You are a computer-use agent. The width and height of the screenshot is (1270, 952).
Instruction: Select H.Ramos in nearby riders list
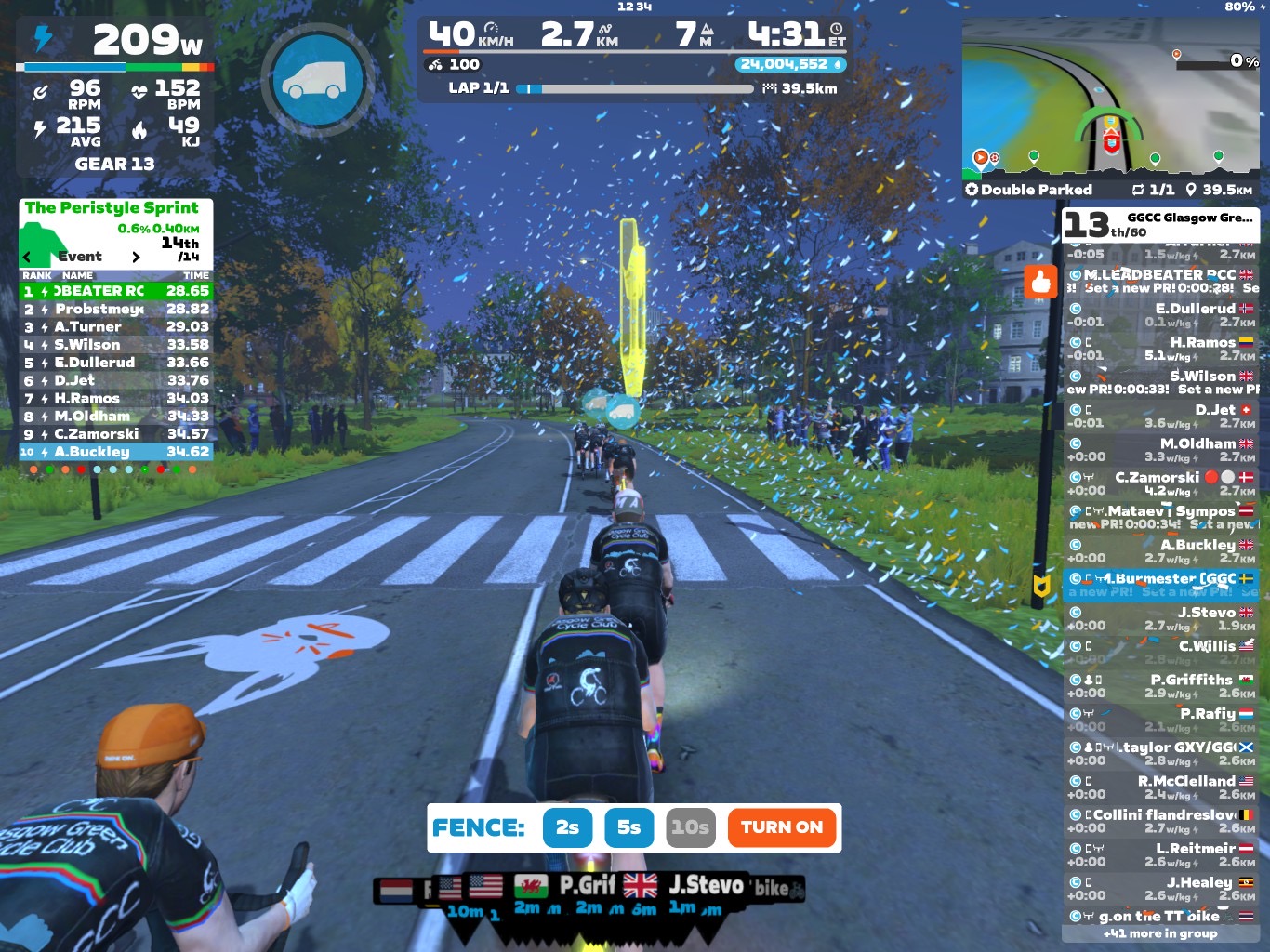click(x=1160, y=349)
